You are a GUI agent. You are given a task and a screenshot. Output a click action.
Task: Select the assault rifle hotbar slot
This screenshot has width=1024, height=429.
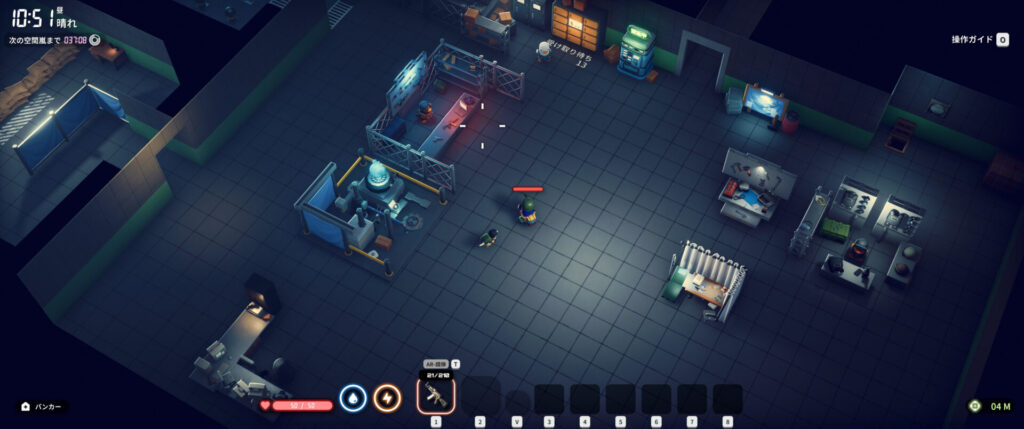[436, 397]
